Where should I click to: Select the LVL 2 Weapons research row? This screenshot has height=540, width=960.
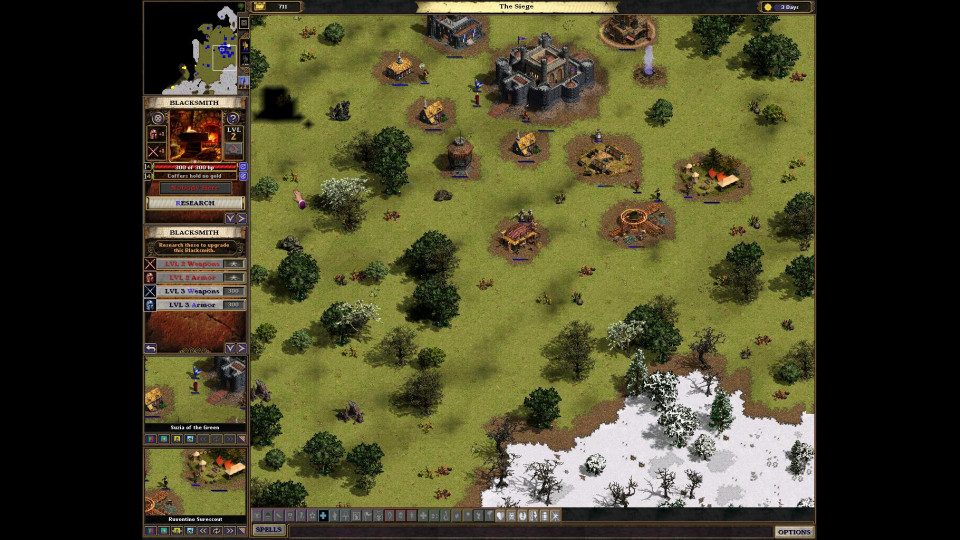pyautogui.click(x=194, y=263)
